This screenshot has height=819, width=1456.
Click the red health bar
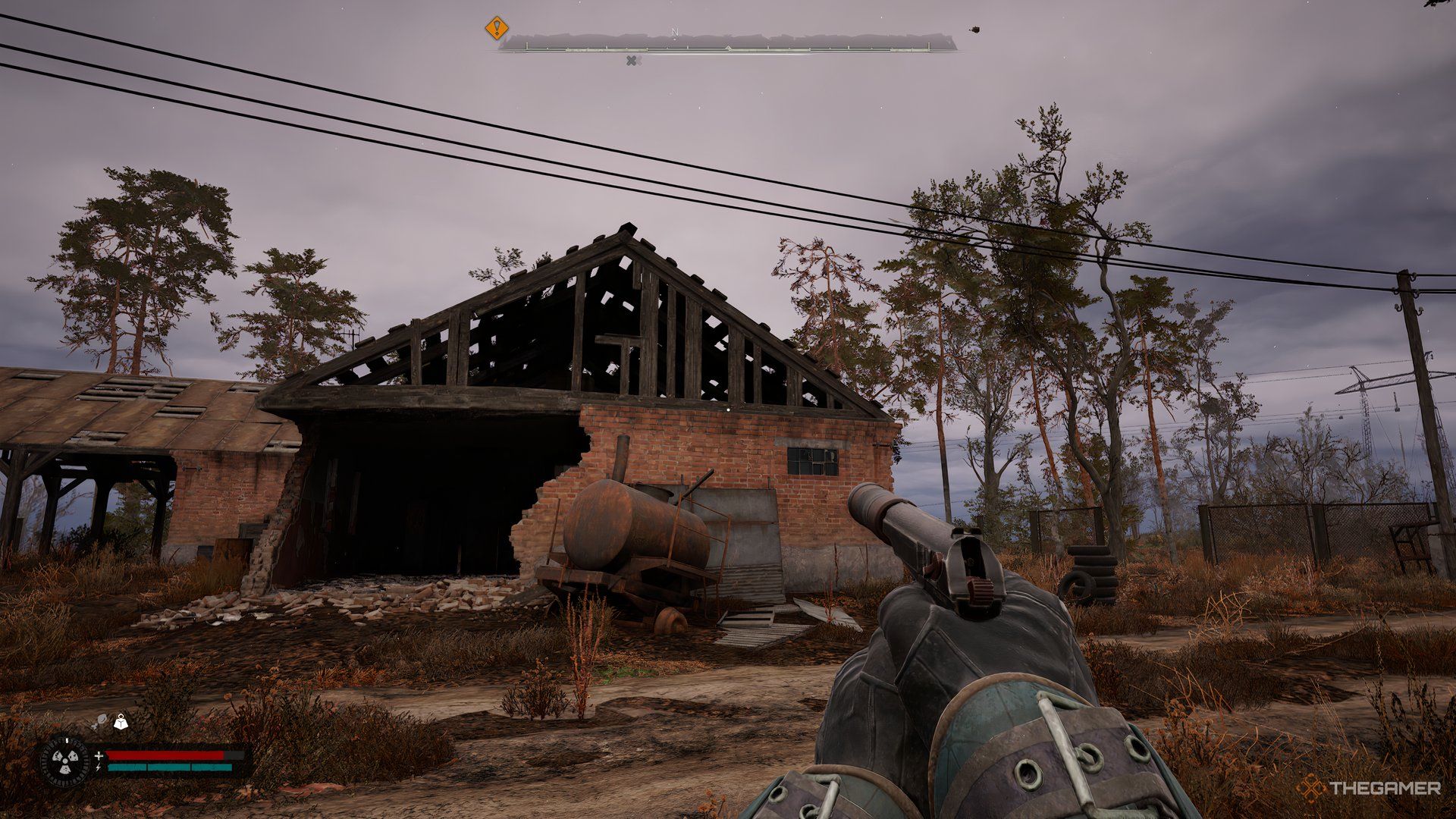tap(167, 755)
